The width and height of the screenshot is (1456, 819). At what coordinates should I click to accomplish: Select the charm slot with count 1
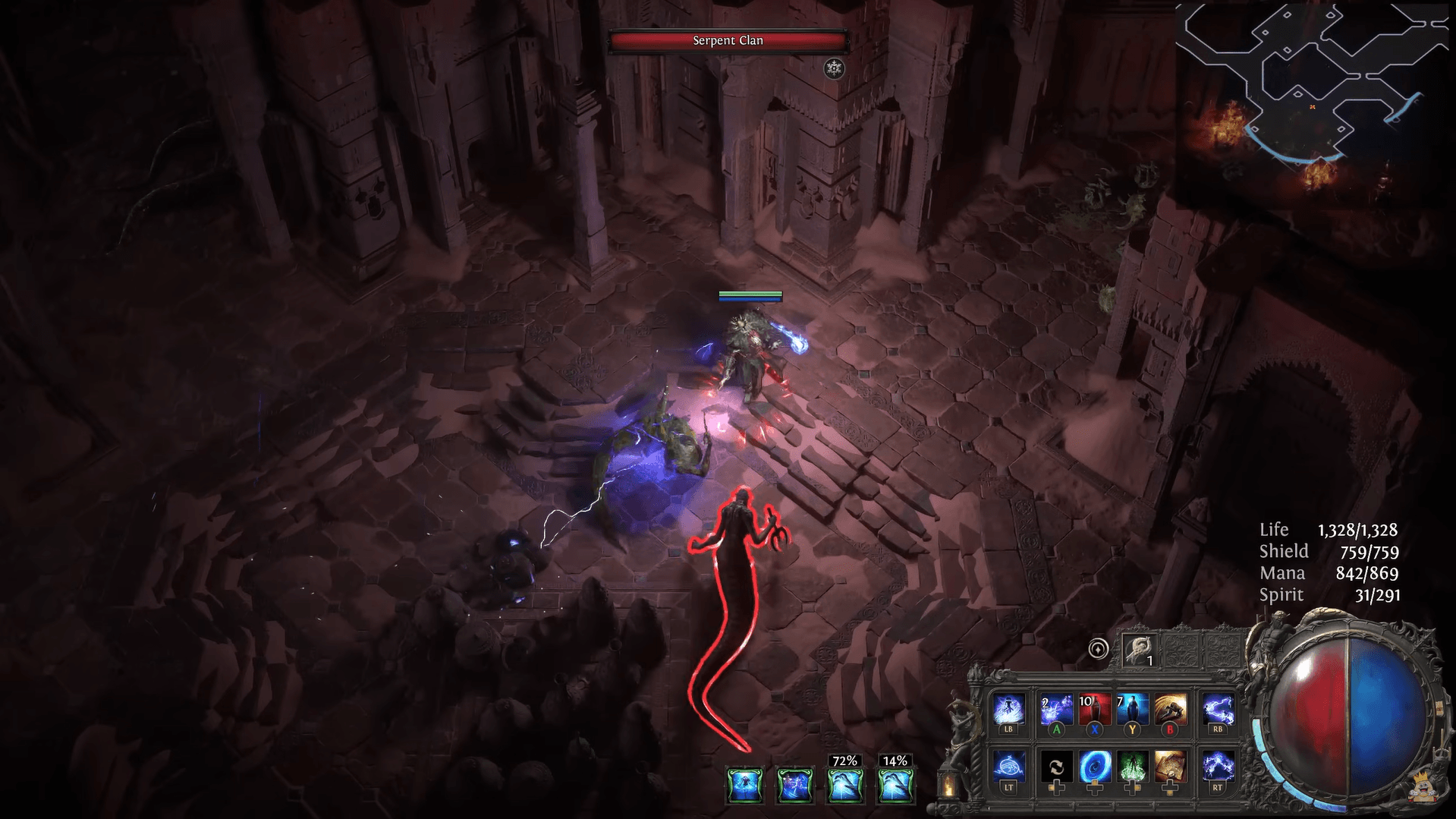[x=1140, y=650]
